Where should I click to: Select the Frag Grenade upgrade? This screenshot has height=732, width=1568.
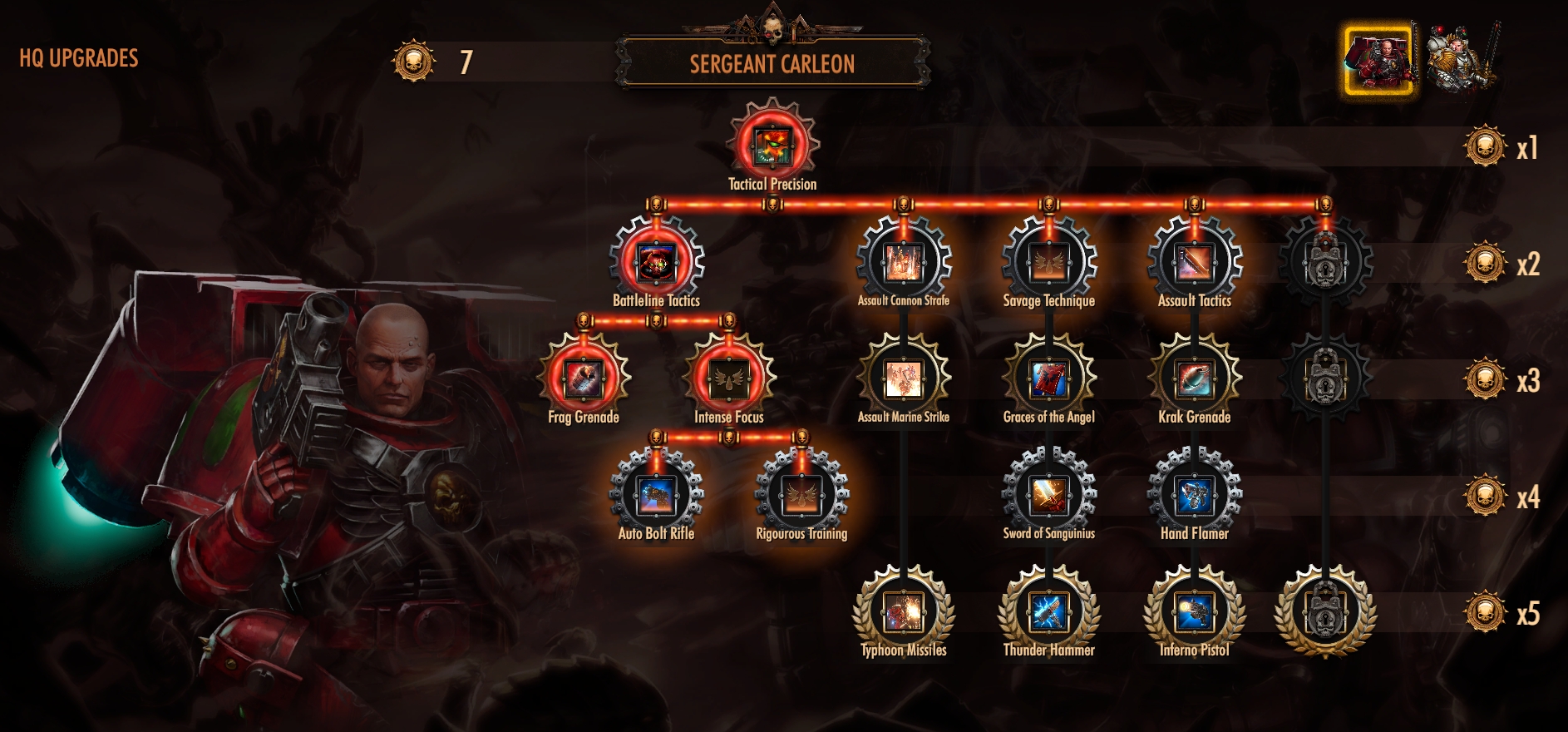click(x=584, y=379)
